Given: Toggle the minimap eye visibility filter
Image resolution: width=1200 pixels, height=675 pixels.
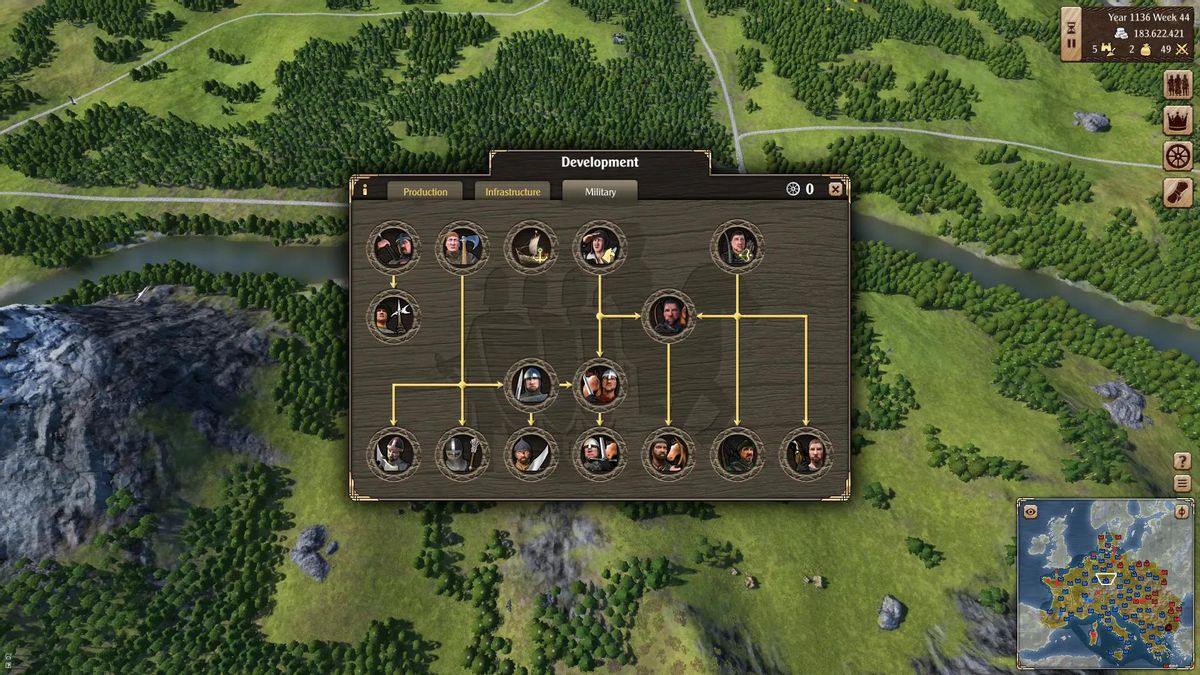Looking at the screenshot, I should click(1030, 511).
